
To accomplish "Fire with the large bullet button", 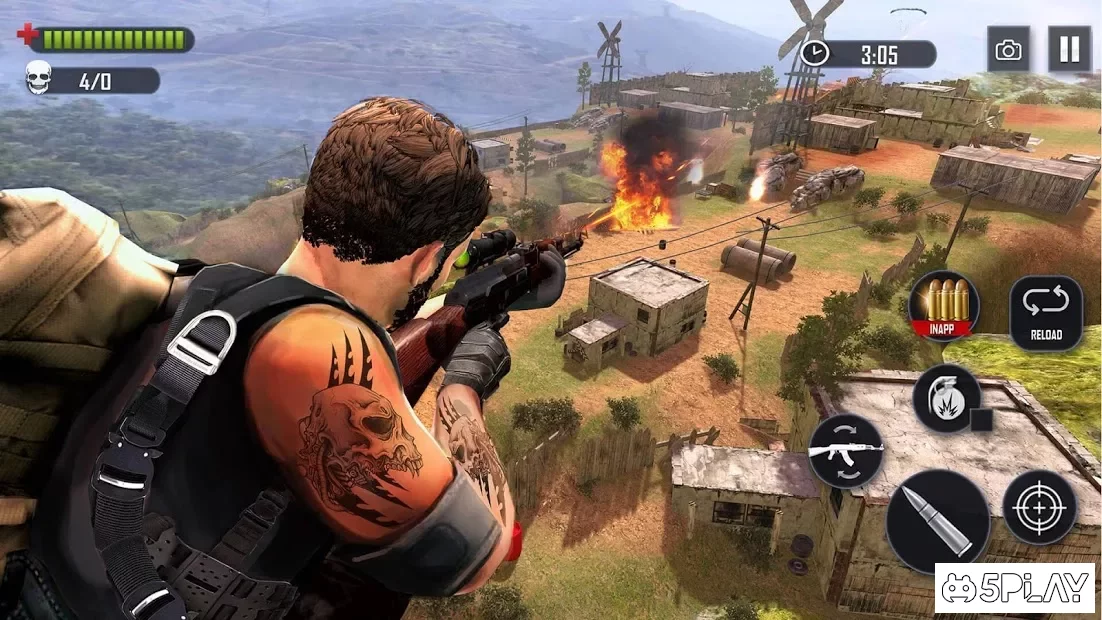I will [x=937, y=521].
